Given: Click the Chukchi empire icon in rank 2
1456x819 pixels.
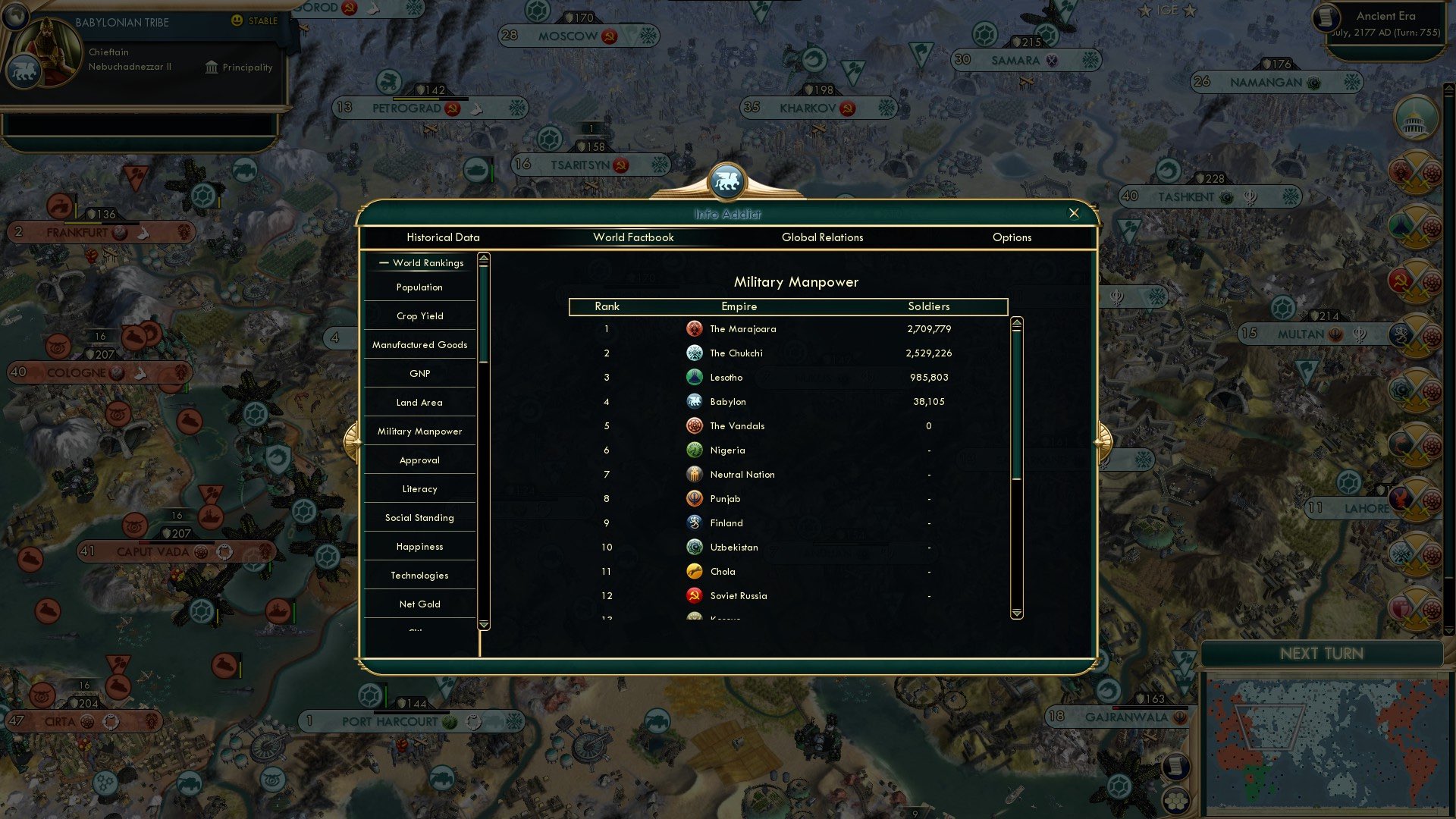Looking at the screenshot, I should tap(695, 353).
